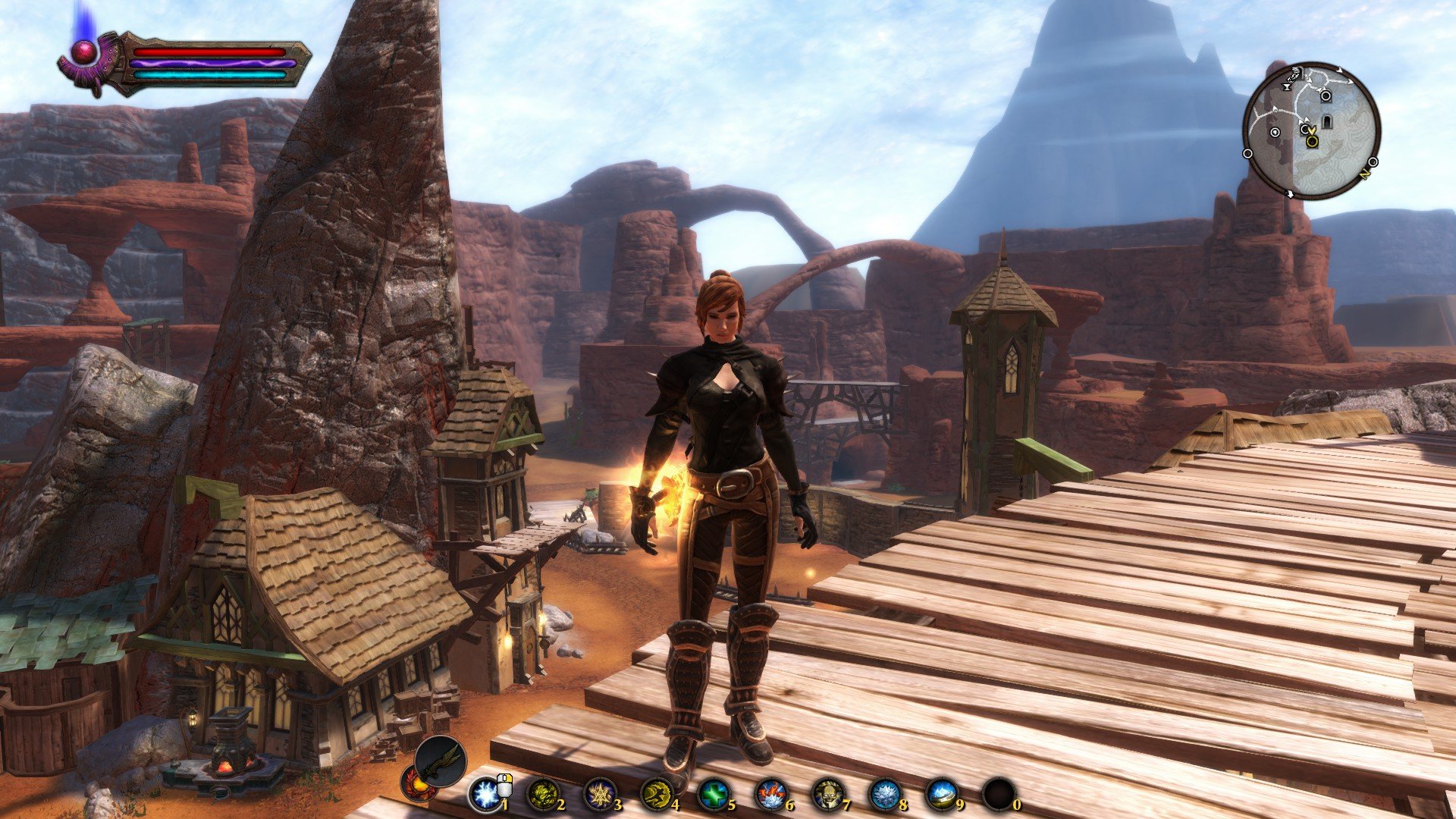Click the fiery secondary weapon icon
Image resolution: width=1456 pixels, height=819 pixels.
point(418,782)
